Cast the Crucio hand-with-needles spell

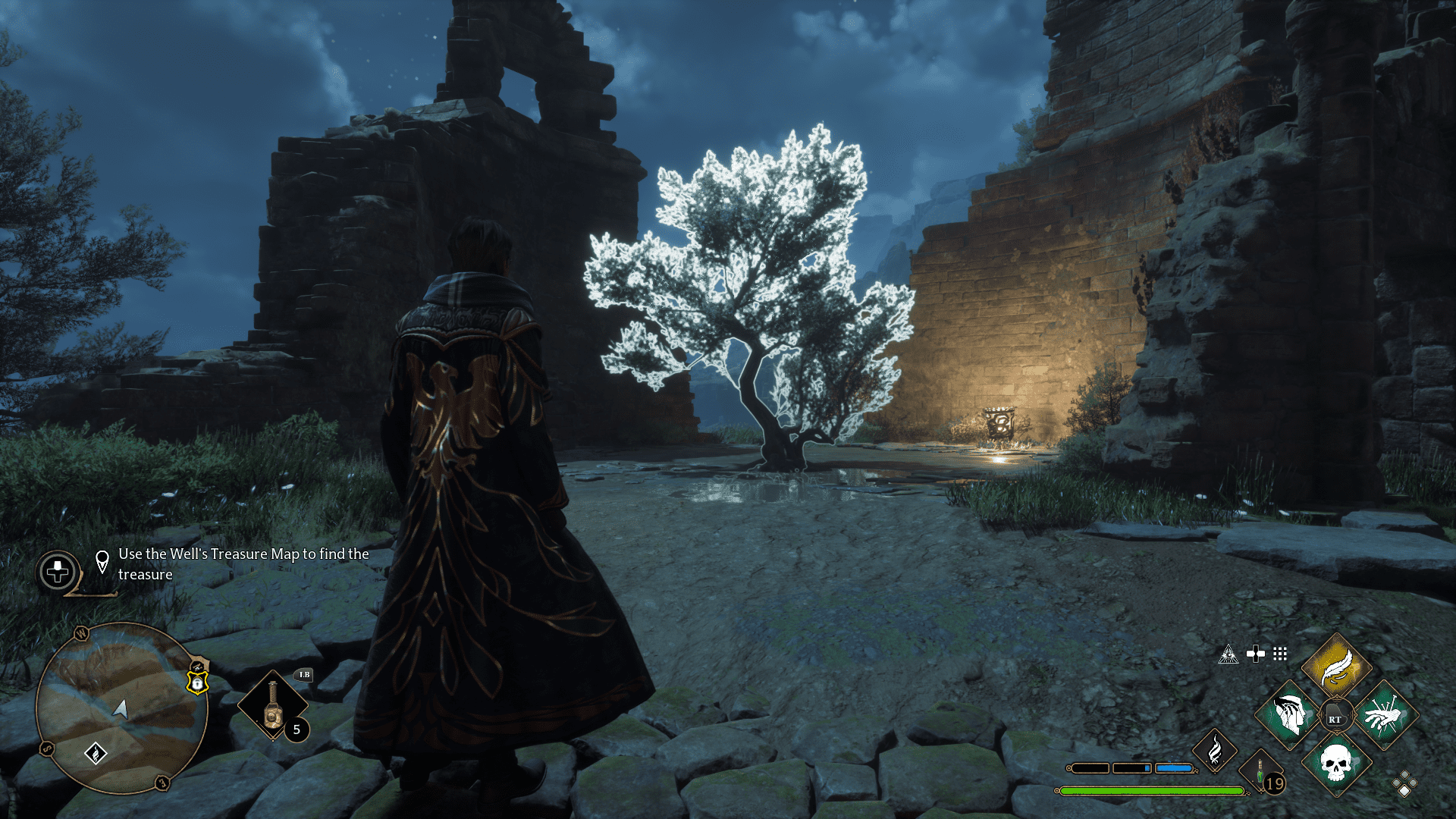tap(1384, 715)
